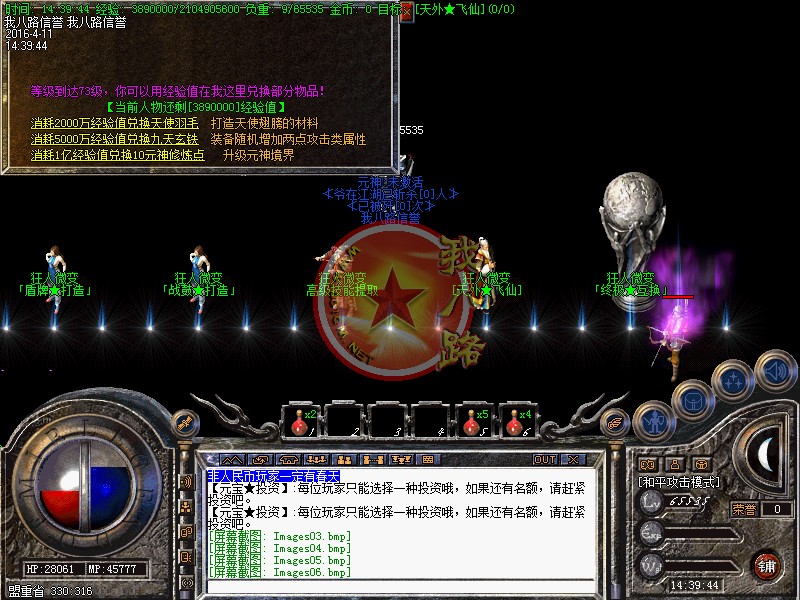Open the Images06.bmp screenshot chat line
800x600 pixels.
[280, 572]
